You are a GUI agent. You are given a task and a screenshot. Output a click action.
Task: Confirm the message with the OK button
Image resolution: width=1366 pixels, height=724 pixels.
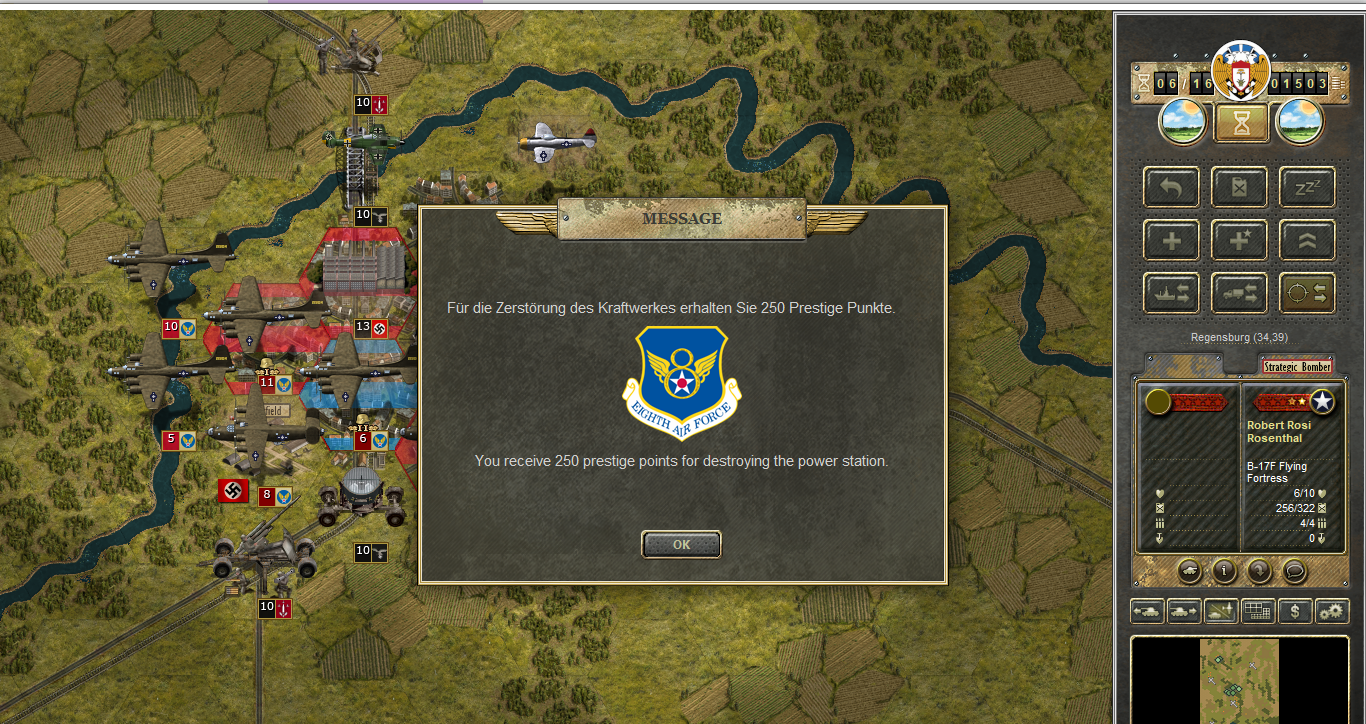[x=681, y=545]
